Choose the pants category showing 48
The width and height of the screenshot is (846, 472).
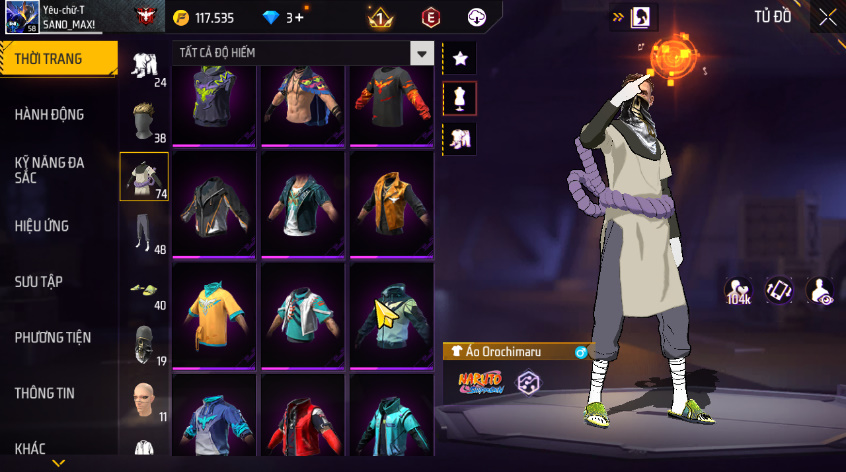click(x=144, y=233)
